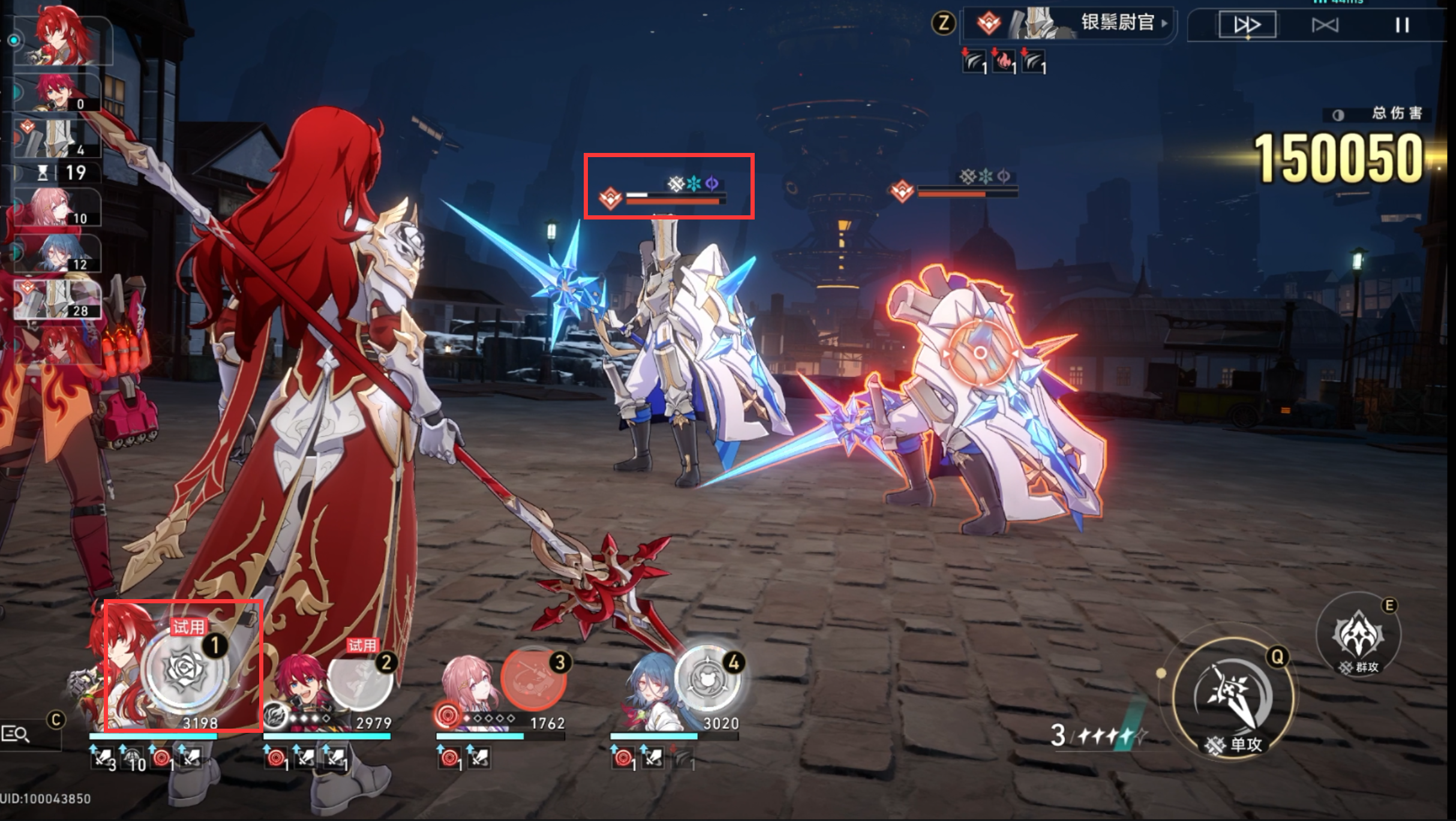Open the battle details magnifier list
This screenshot has width=1456, height=821.
click(x=16, y=733)
